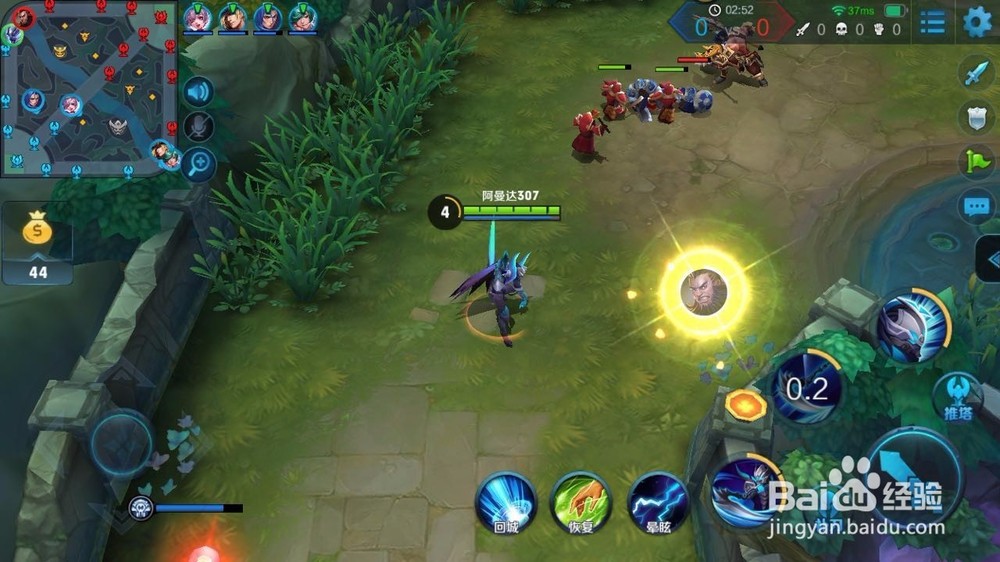Activate the skill showing 0.2 cooldown

(x=806, y=388)
